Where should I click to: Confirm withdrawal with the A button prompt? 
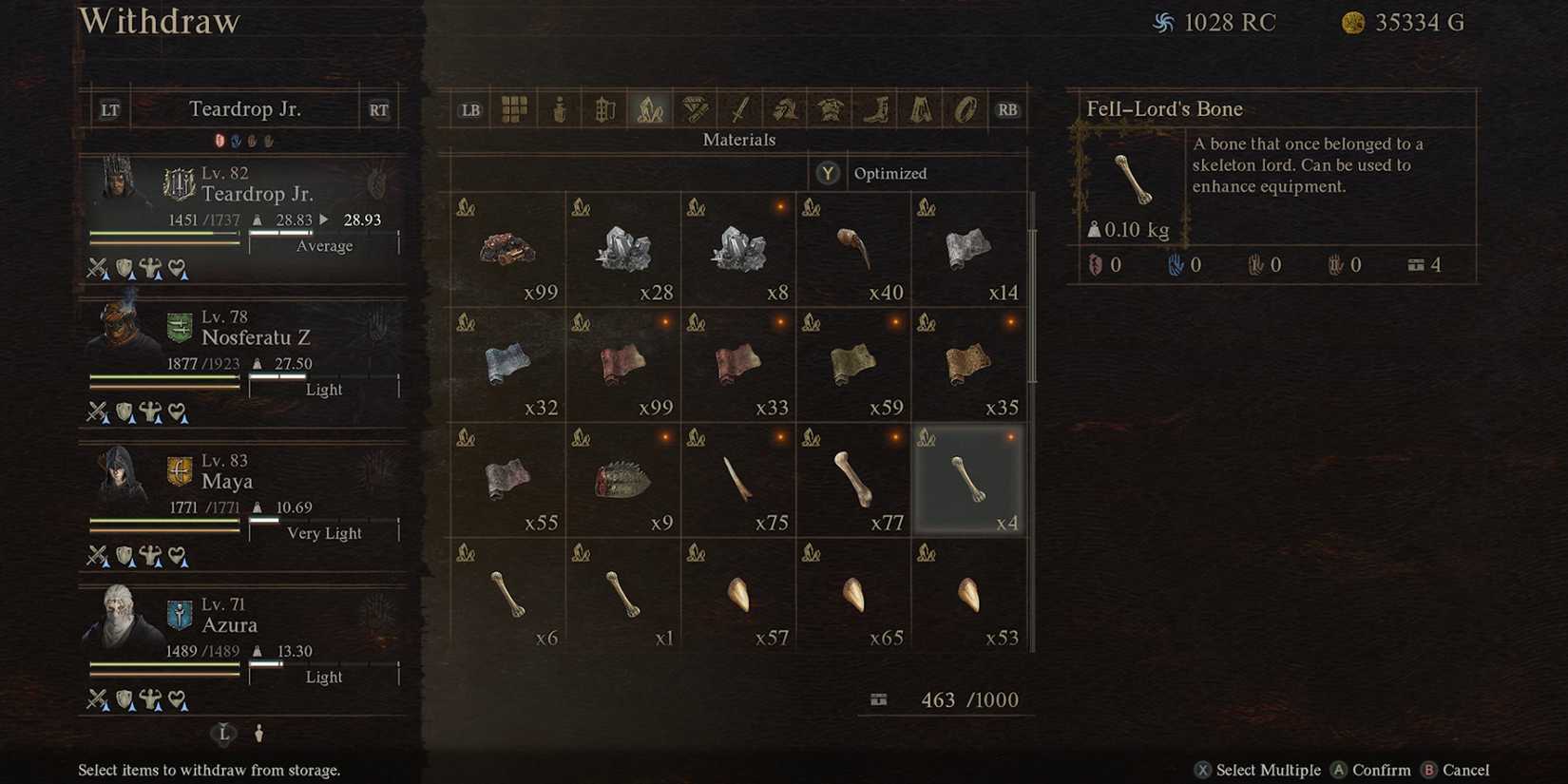[x=1371, y=770]
